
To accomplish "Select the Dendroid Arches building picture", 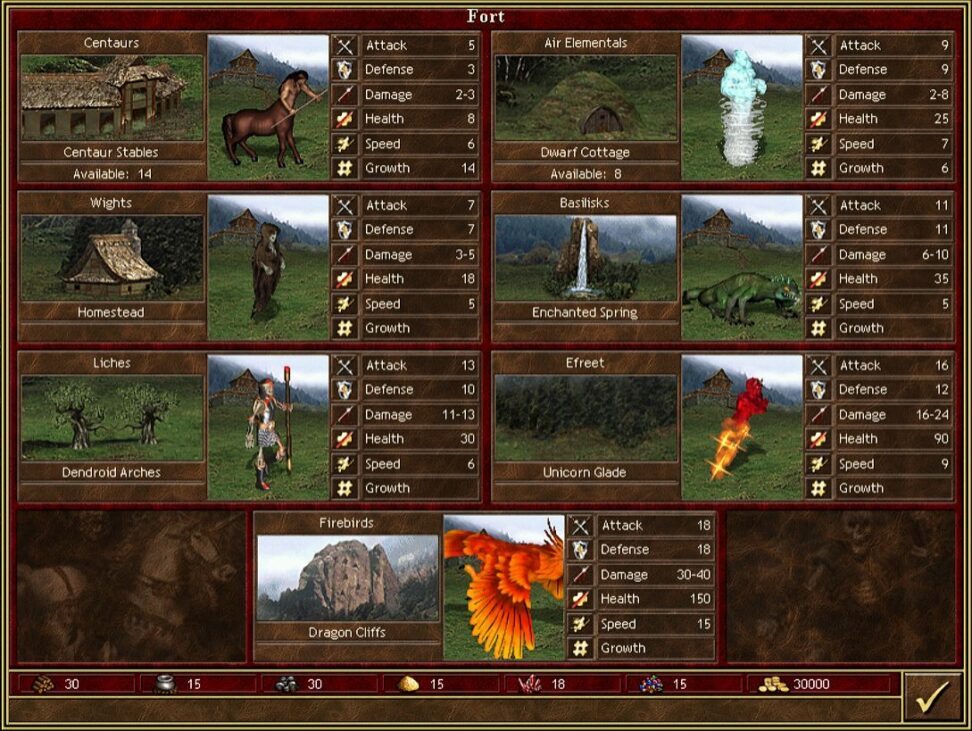I will click(x=111, y=418).
